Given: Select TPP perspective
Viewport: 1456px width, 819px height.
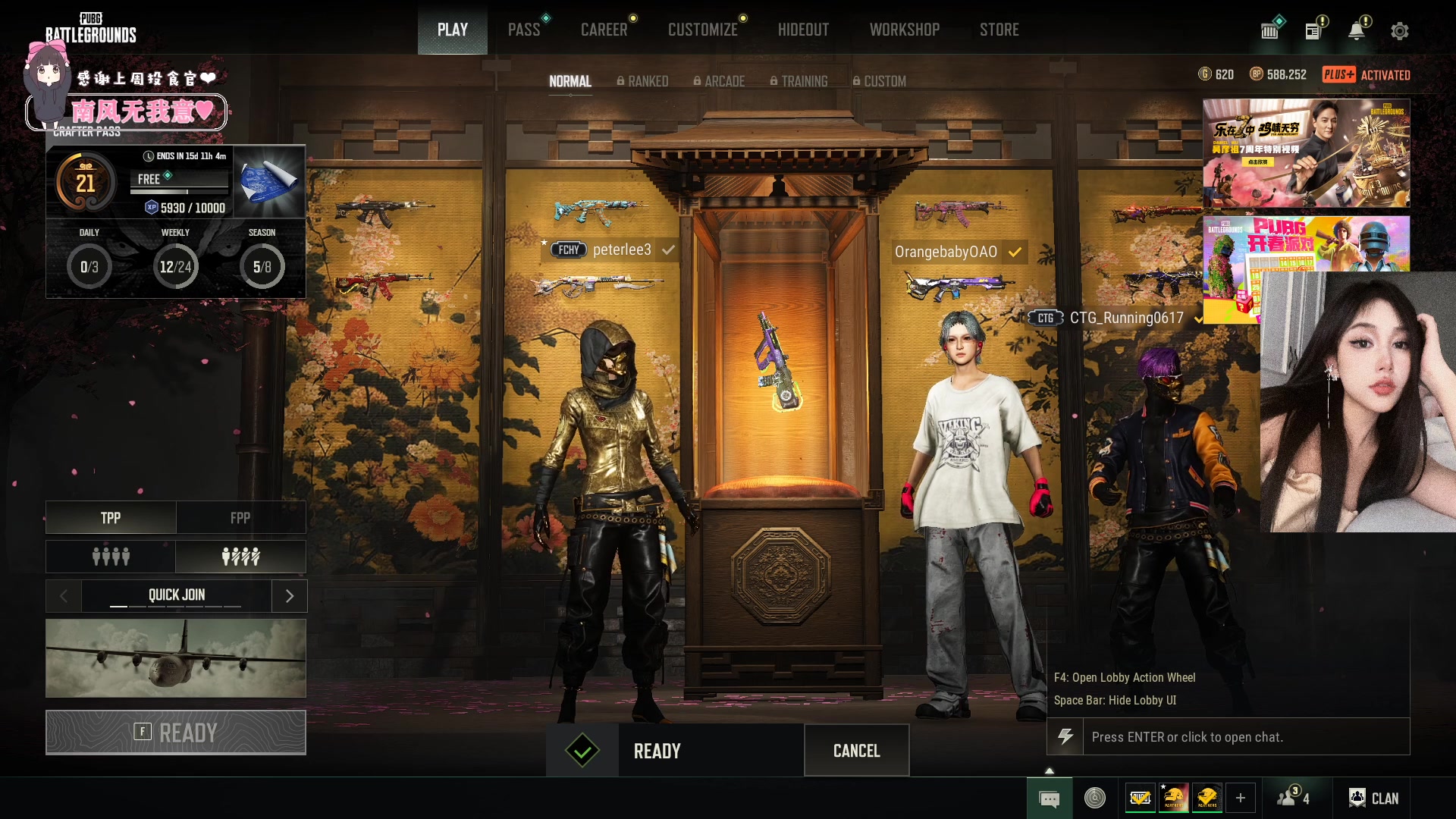Looking at the screenshot, I should point(111,518).
